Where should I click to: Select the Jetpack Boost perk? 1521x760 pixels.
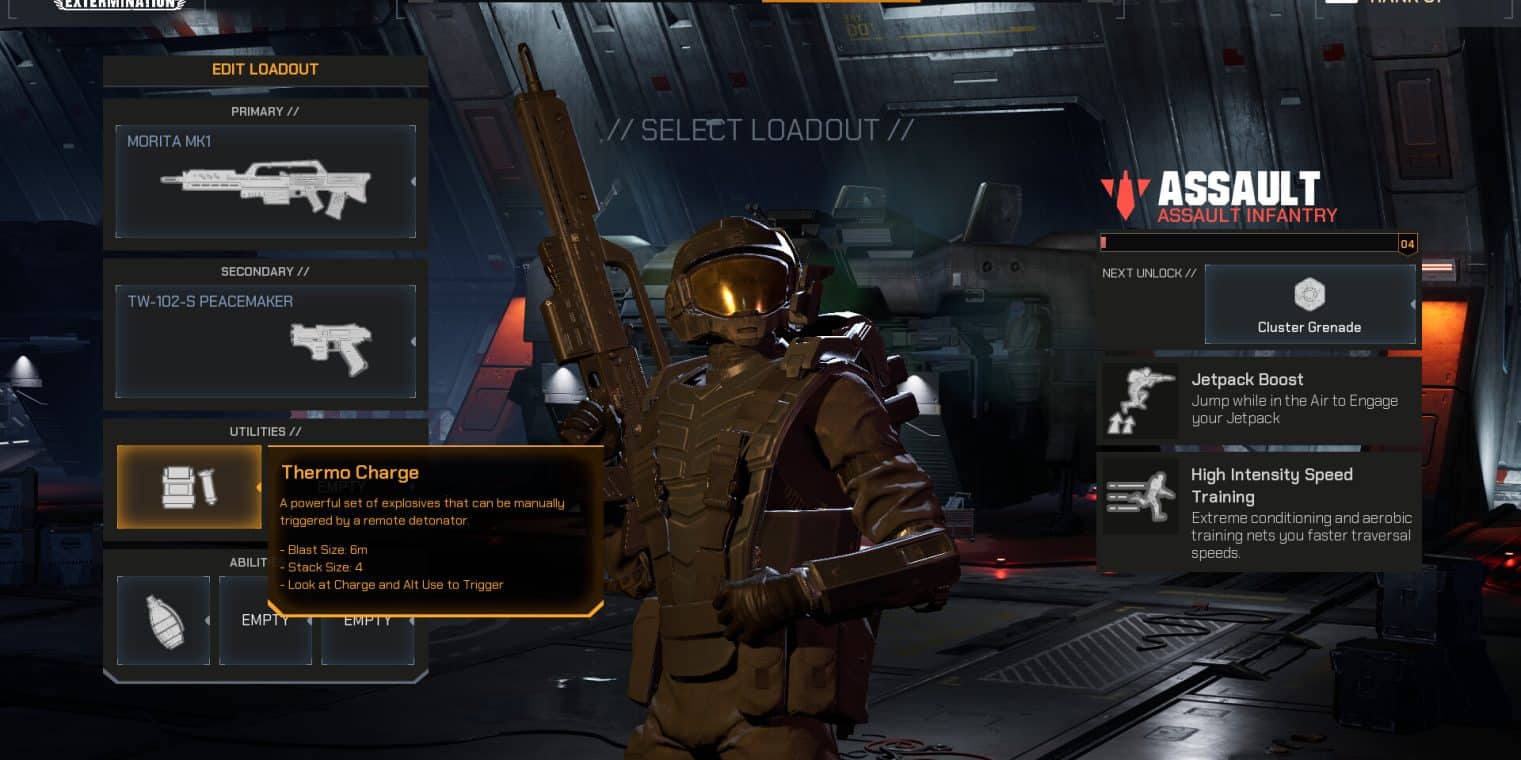[1258, 399]
